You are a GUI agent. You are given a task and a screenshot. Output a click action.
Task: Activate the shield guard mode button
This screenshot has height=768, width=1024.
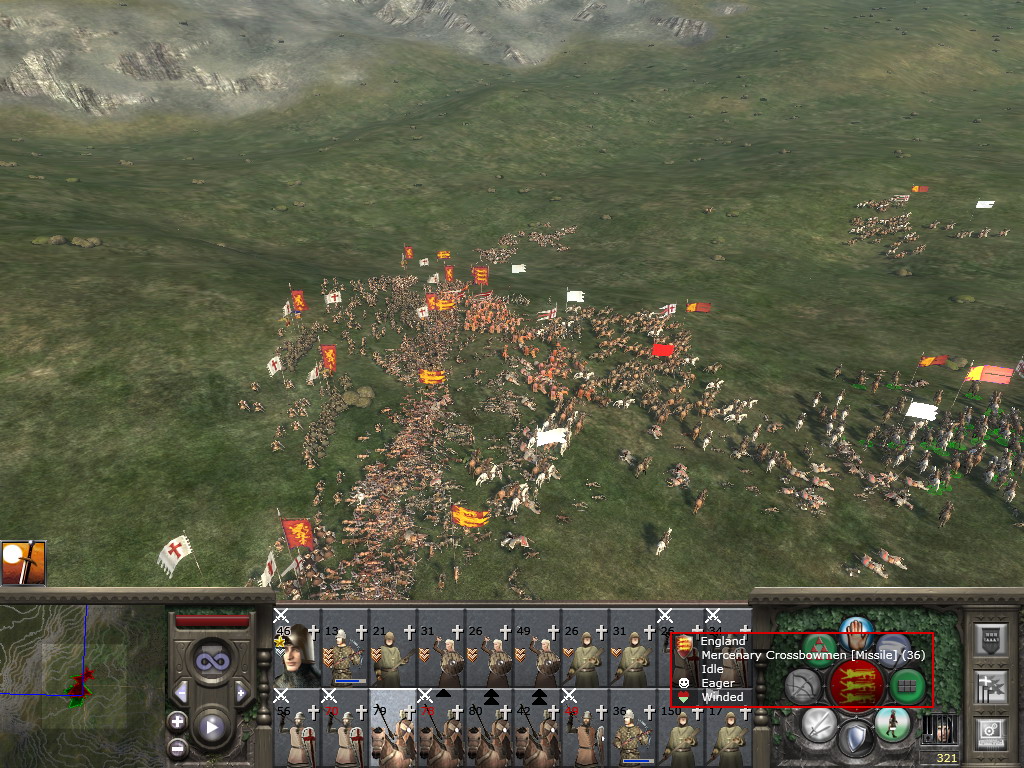click(856, 740)
